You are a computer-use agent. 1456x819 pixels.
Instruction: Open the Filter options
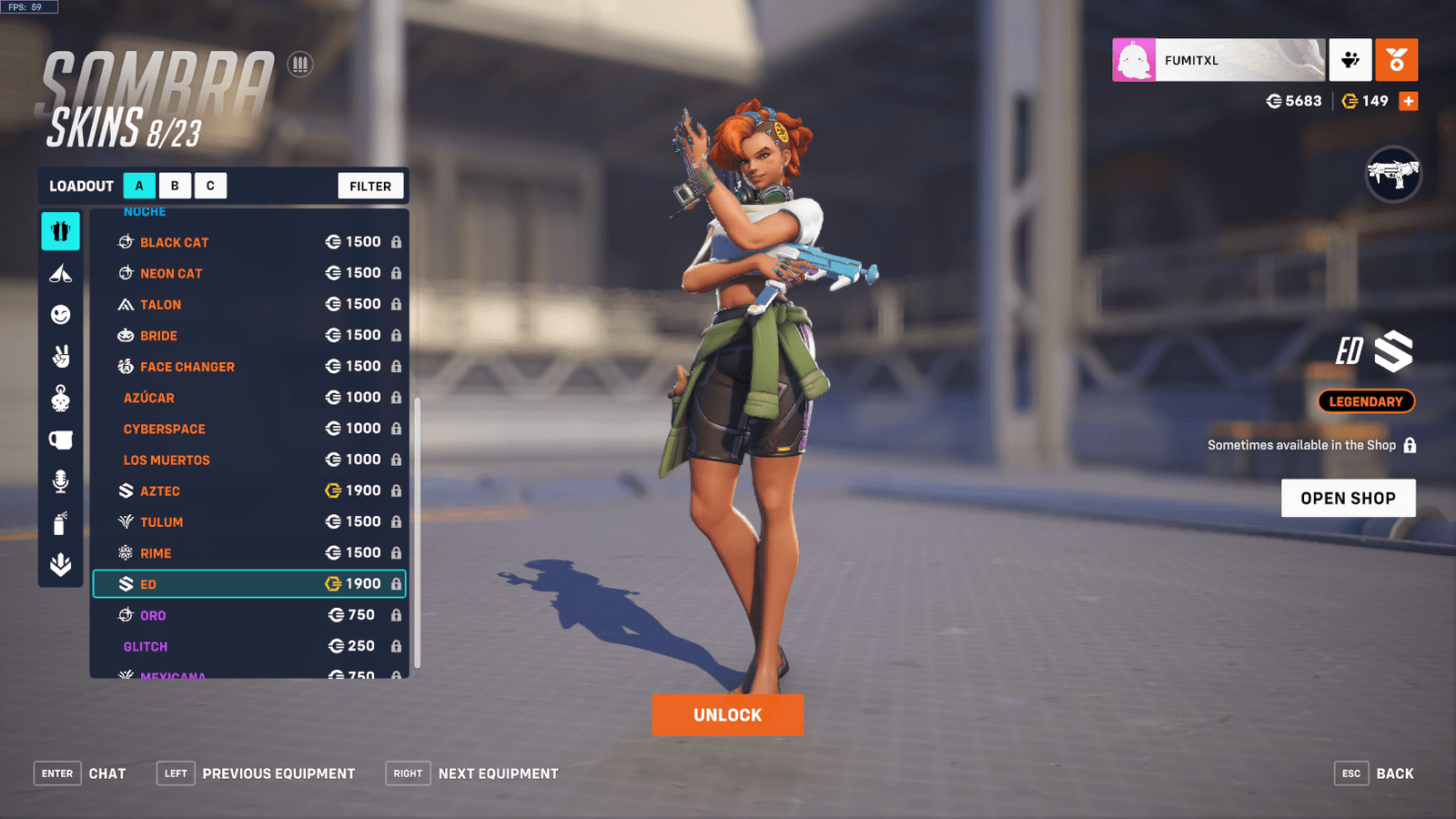(x=370, y=186)
